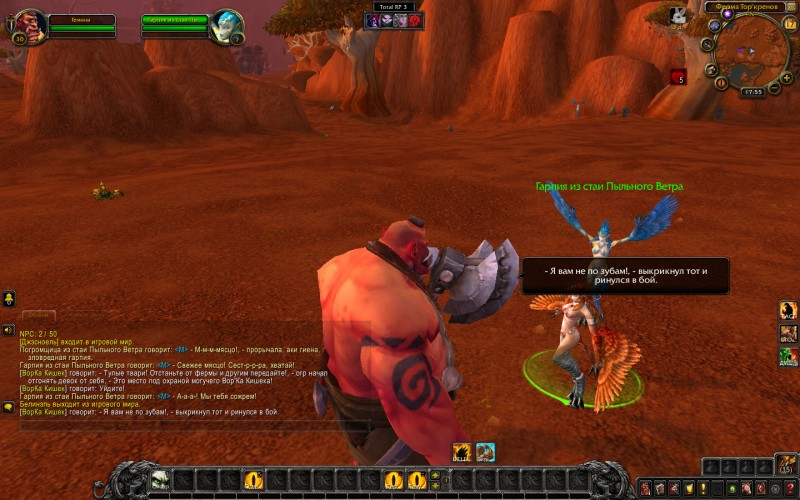The image size is (800, 500).
Task: Activate the blue-framed pet ability icon
Action: [485, 452]
